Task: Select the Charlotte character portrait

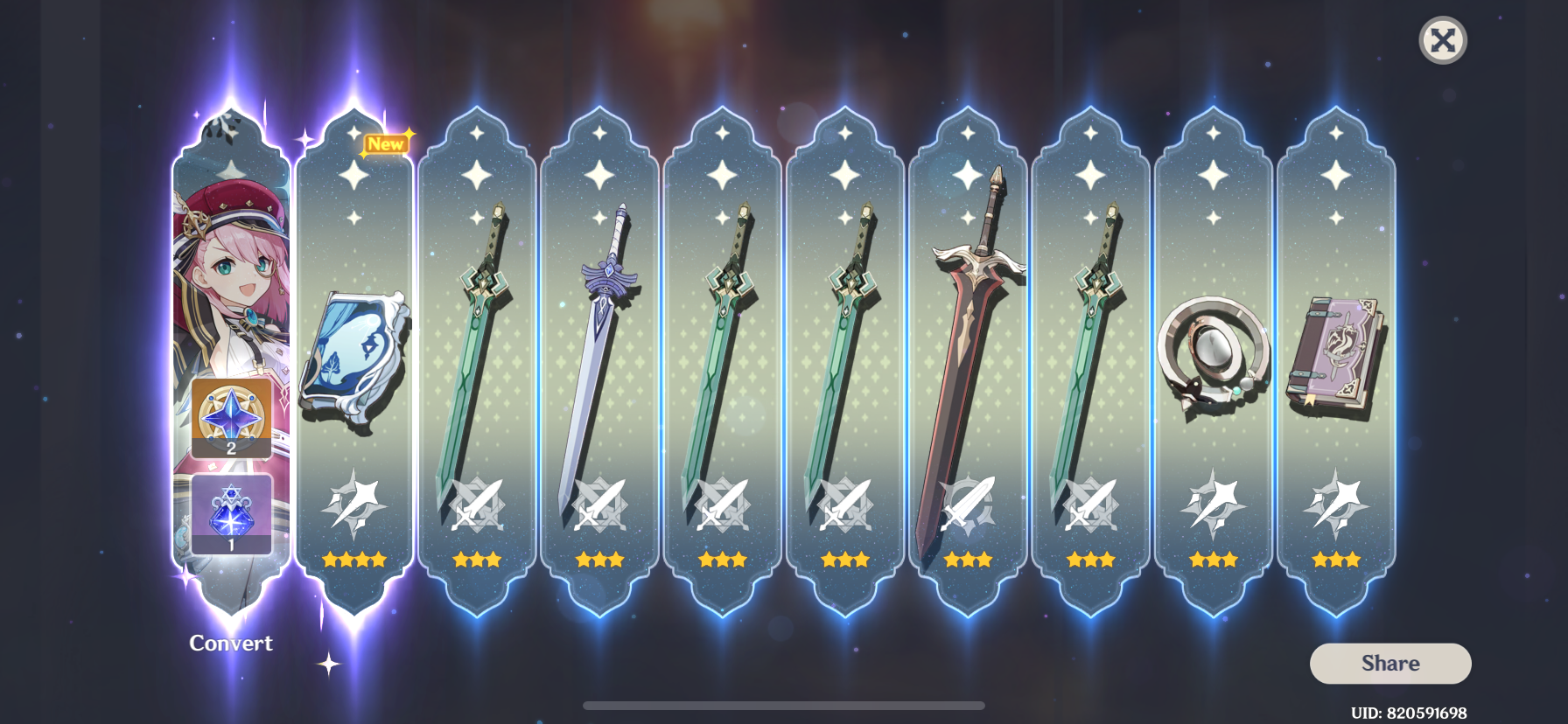Action: [230, 262]
